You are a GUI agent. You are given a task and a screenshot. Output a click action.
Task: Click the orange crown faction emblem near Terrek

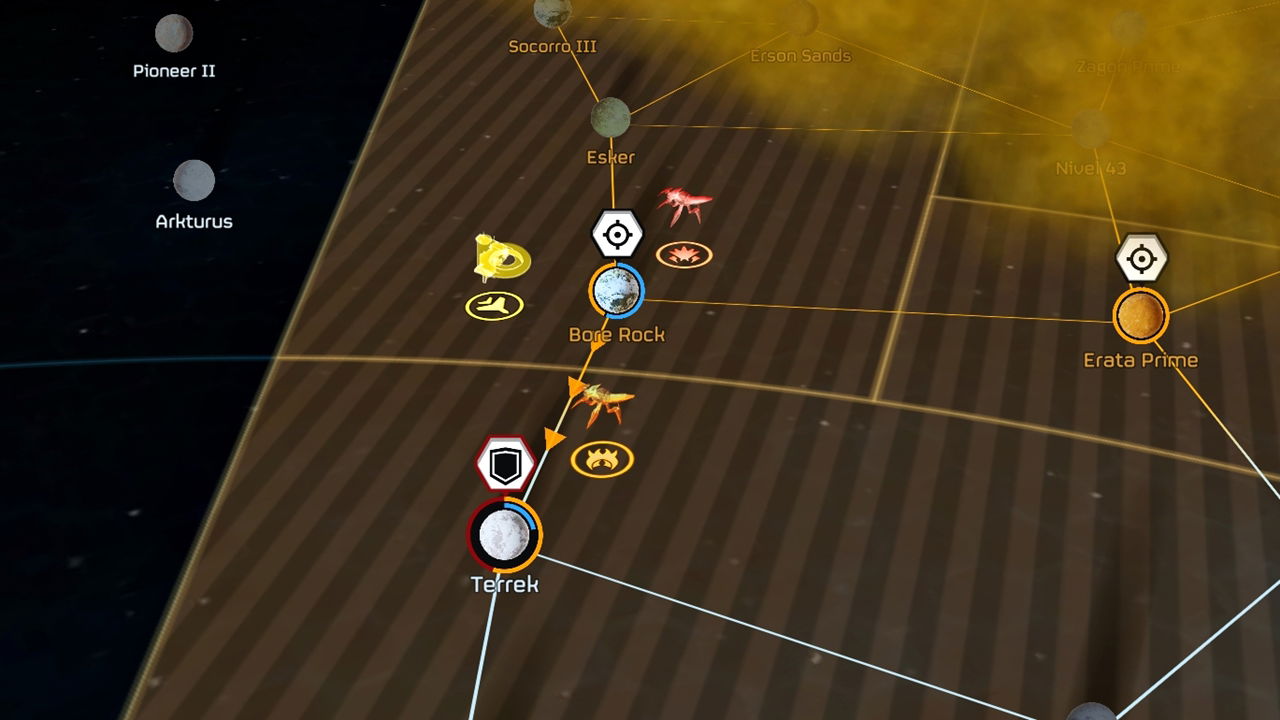[x=600, y=457]
